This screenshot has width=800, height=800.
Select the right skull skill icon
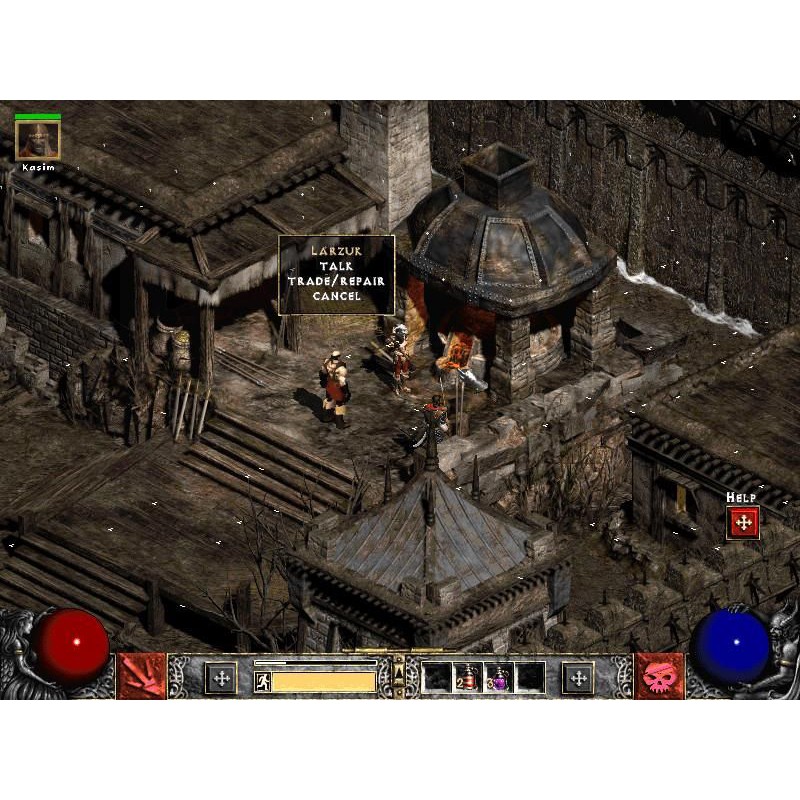coord(660,677)
